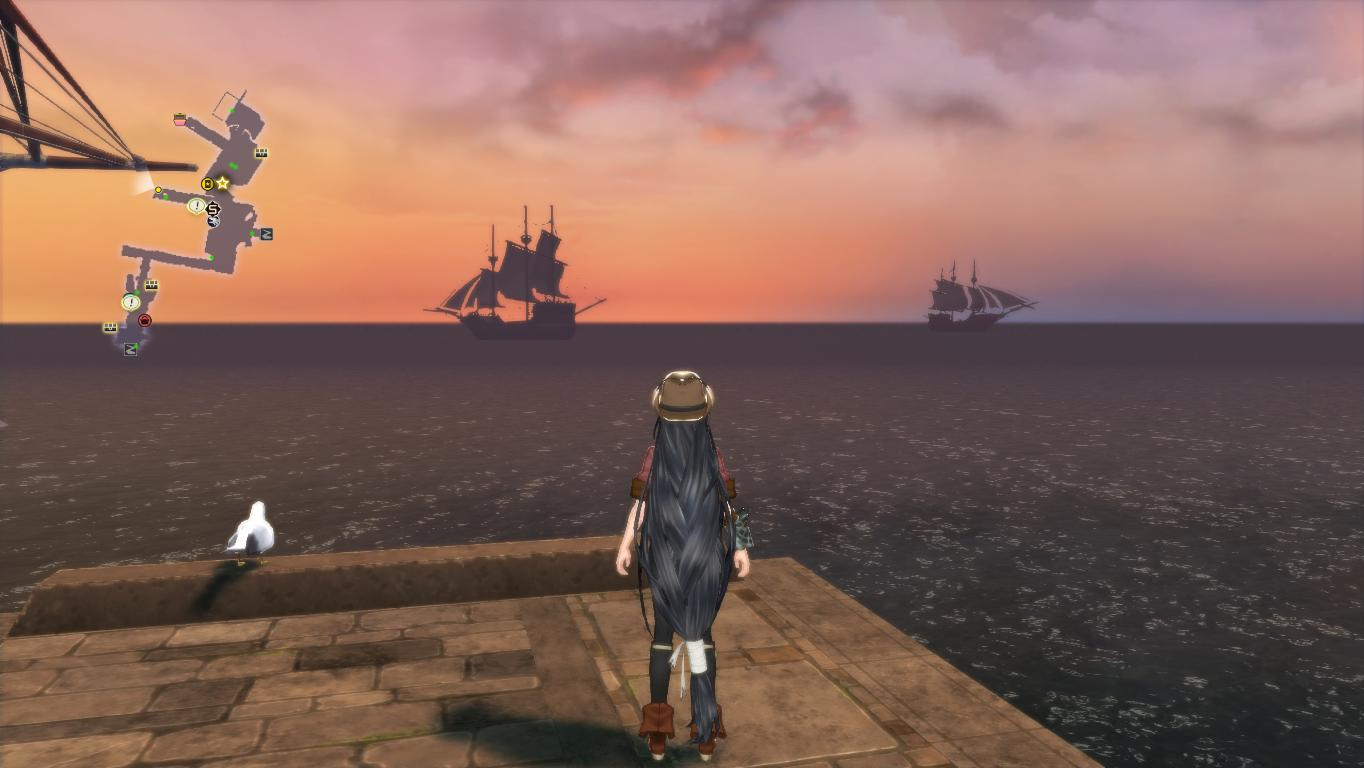Image resolution: width=1364 pixels, height=768 pixels.
Task: Click the black S shop marker
Action: pyautogui.click(x=212, y=209)
